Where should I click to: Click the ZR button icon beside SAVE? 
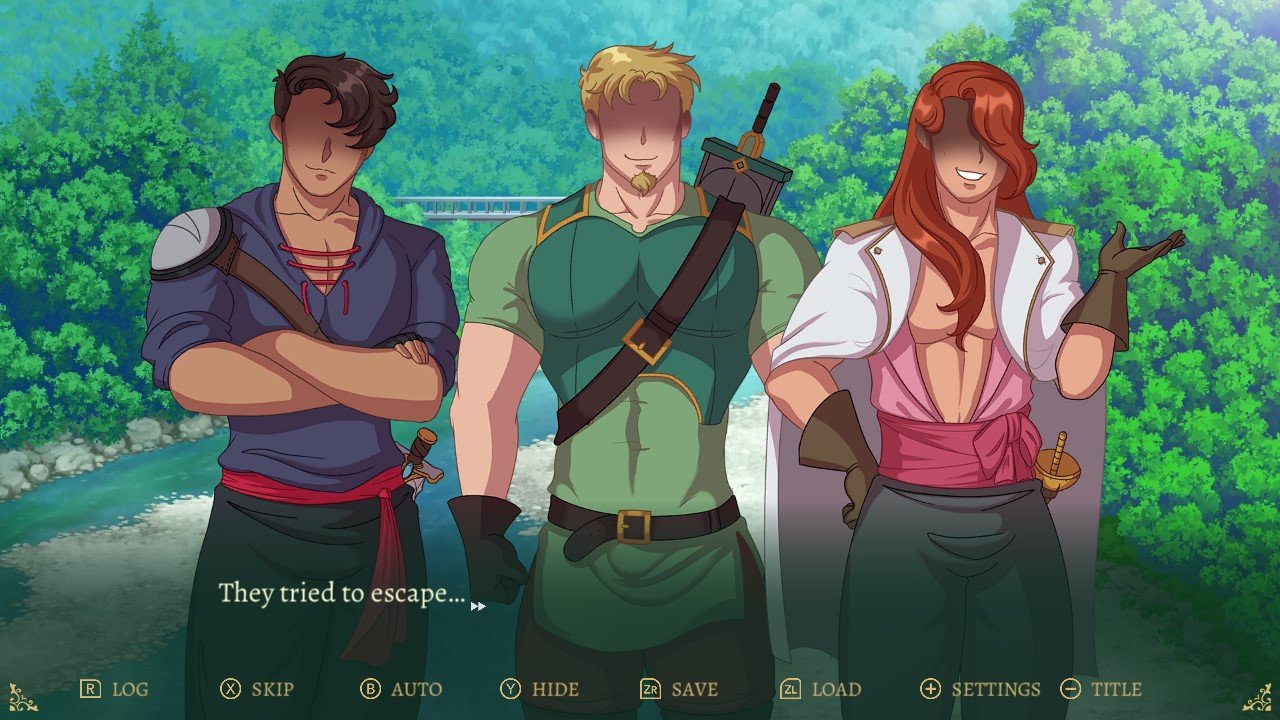coord(650,689)
